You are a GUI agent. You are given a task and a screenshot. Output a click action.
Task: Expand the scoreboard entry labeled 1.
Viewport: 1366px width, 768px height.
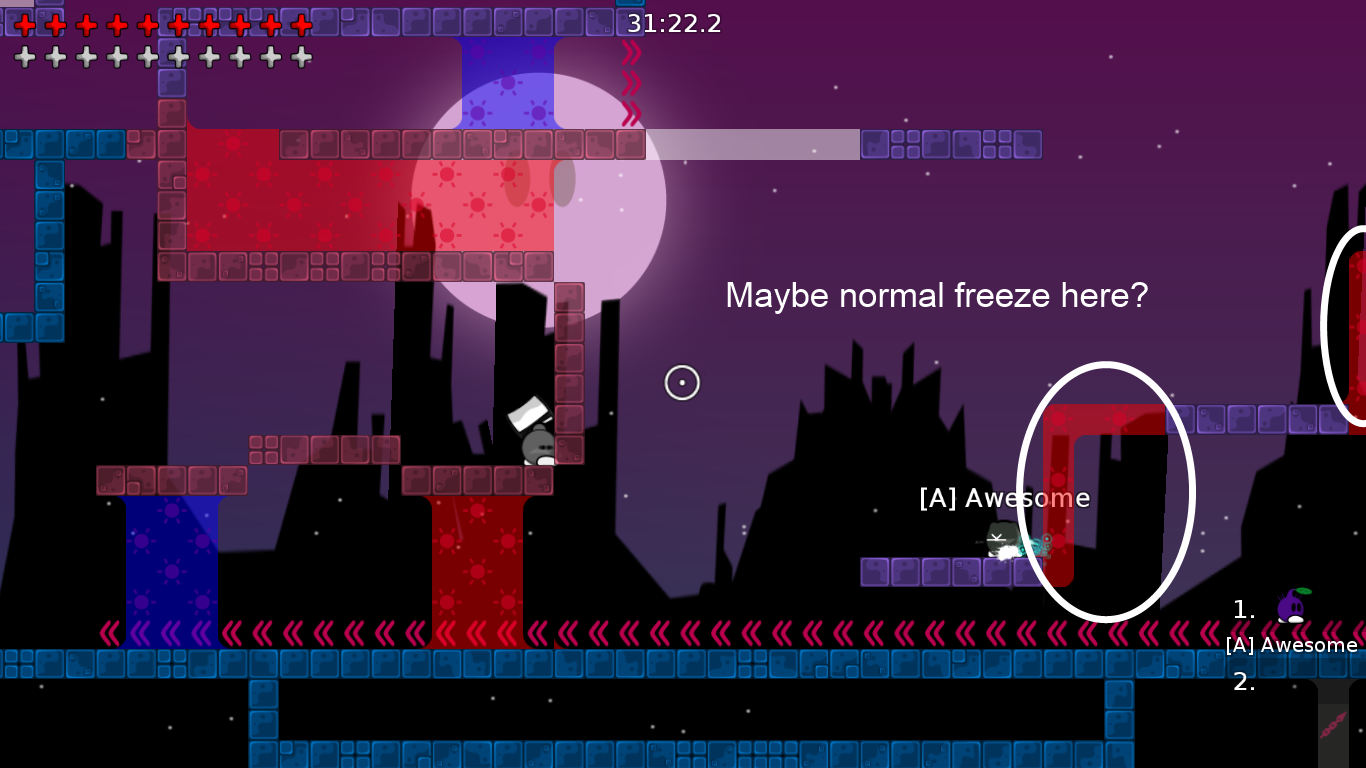(1243, 610)
